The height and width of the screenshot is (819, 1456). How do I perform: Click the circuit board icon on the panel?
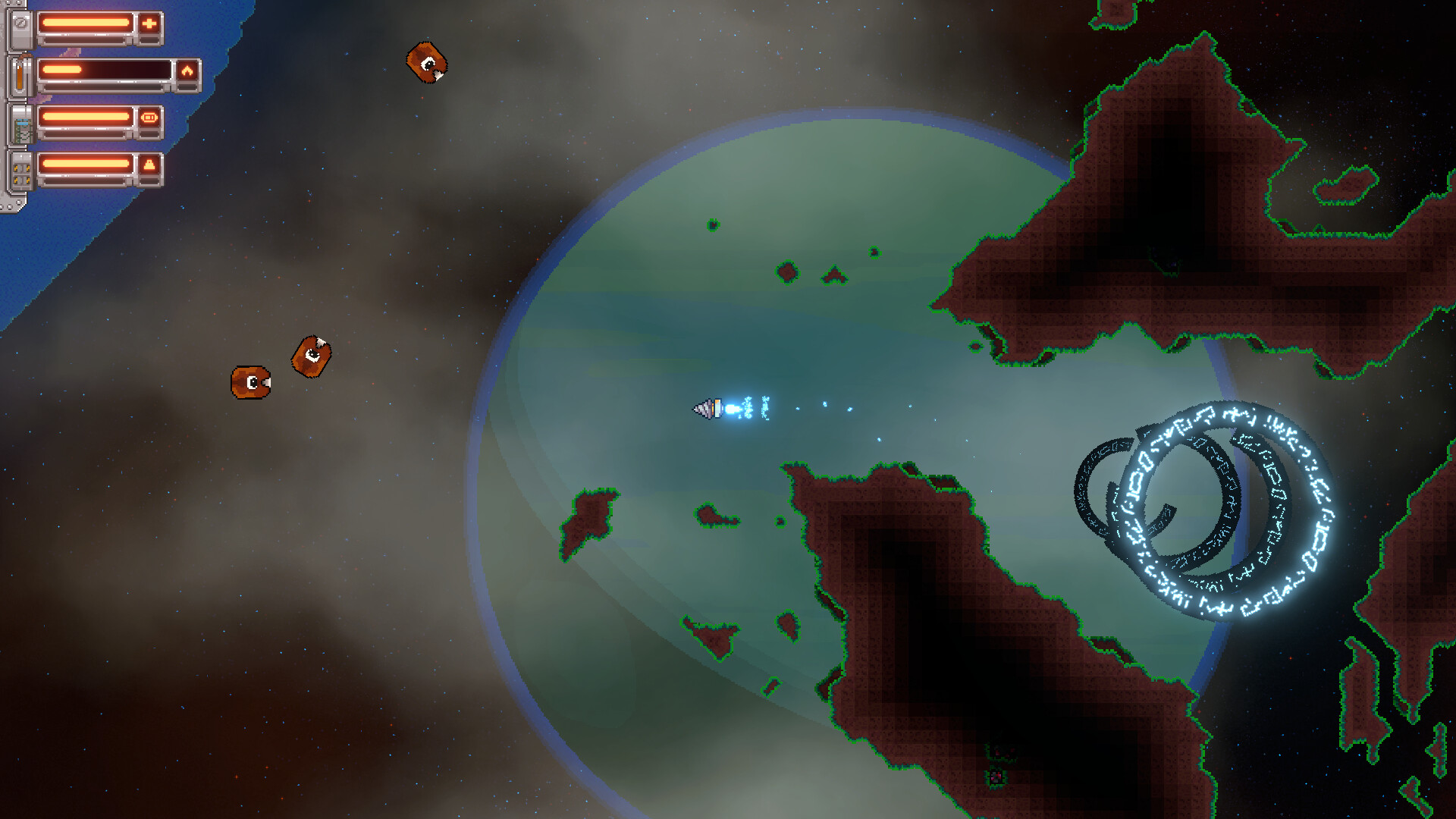(x=22, y=131)
